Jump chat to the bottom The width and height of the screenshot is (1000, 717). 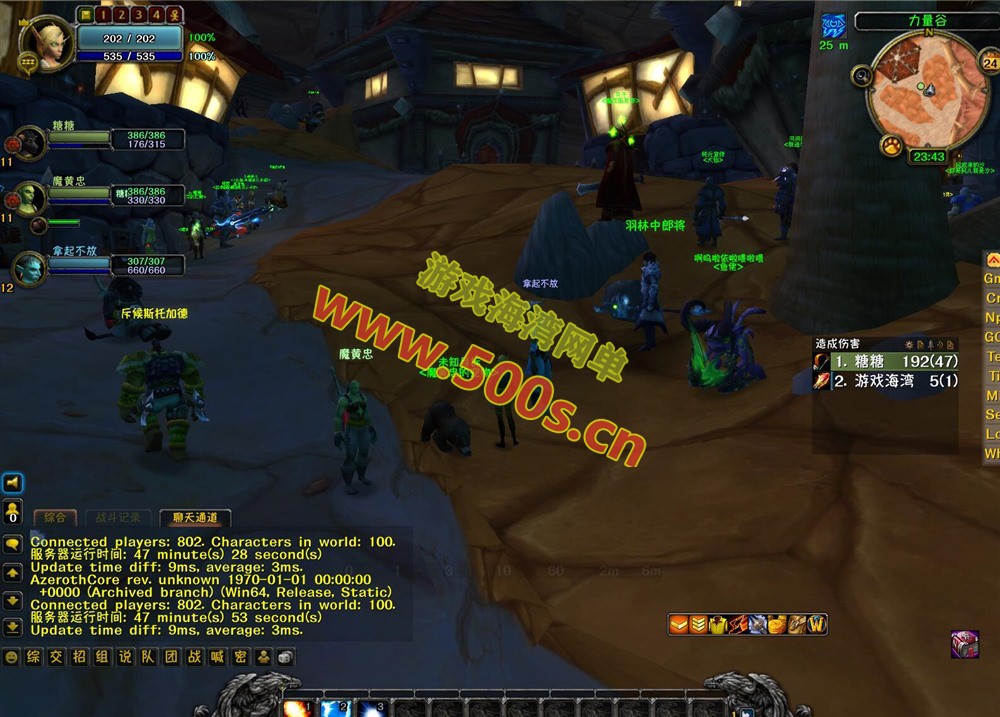[x=13, y=627]
